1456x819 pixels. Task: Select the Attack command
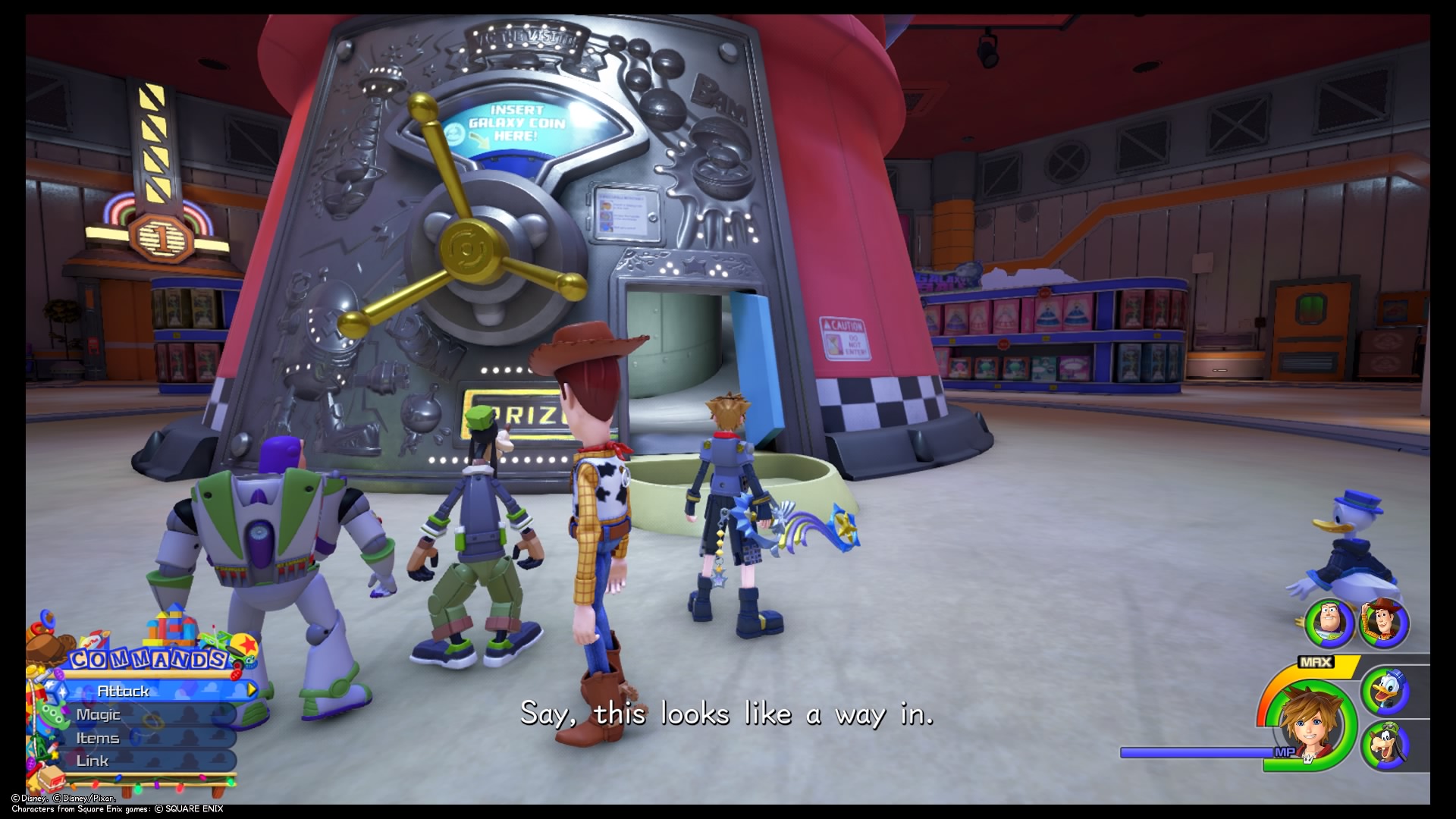(123, 692)
